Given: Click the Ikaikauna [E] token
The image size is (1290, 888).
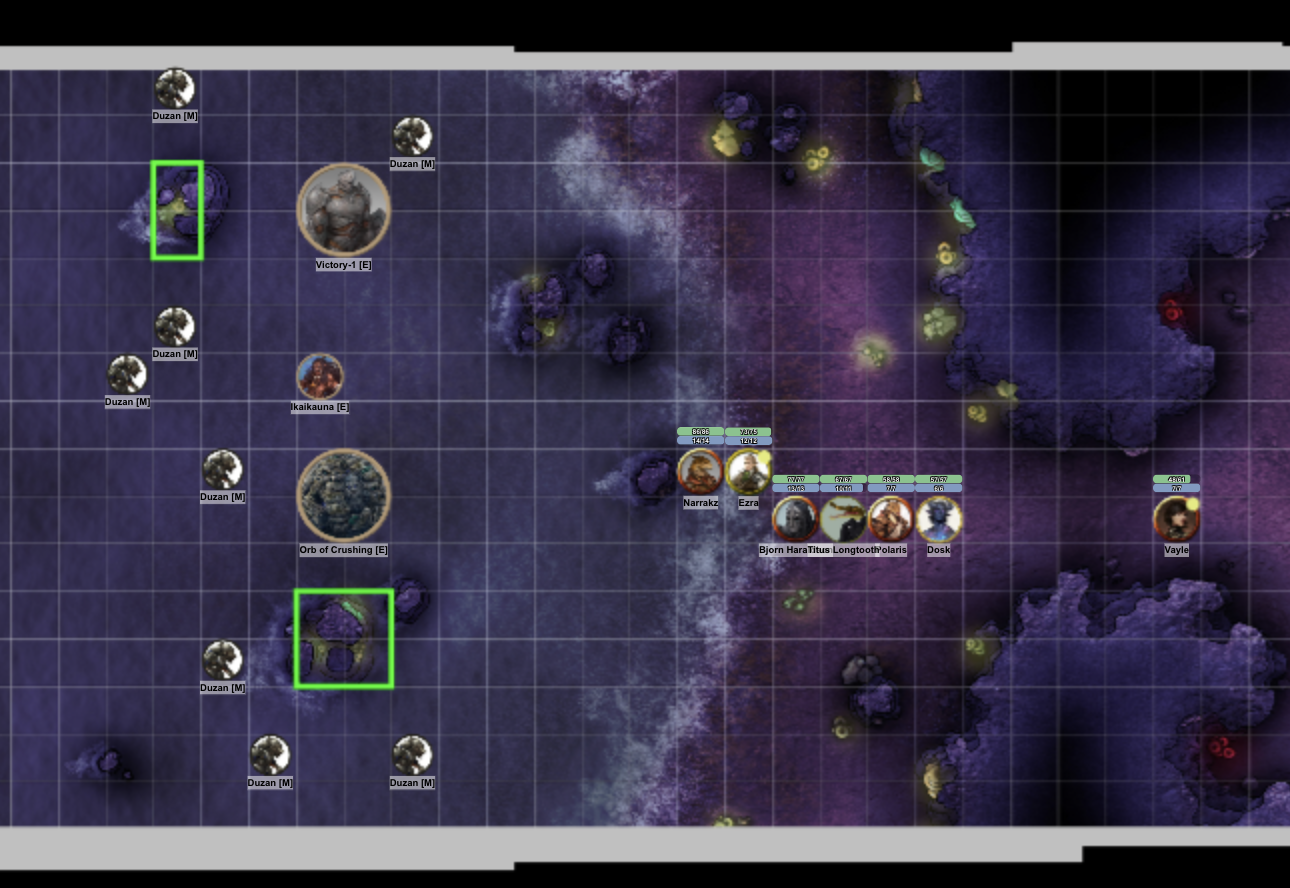Looking at the screenshot, I should click(x=320, y=377).
